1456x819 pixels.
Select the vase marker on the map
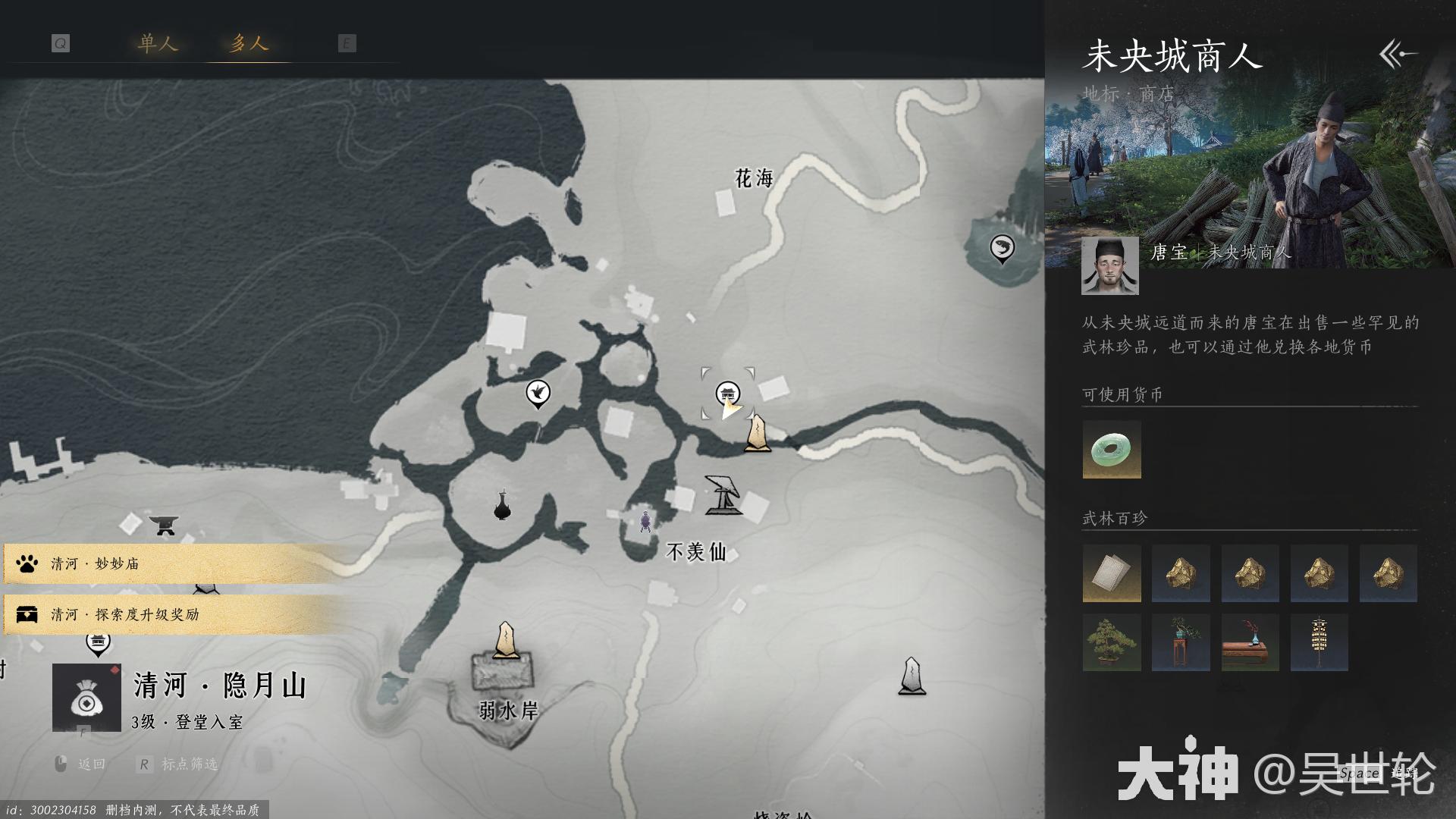click(501, 506)
